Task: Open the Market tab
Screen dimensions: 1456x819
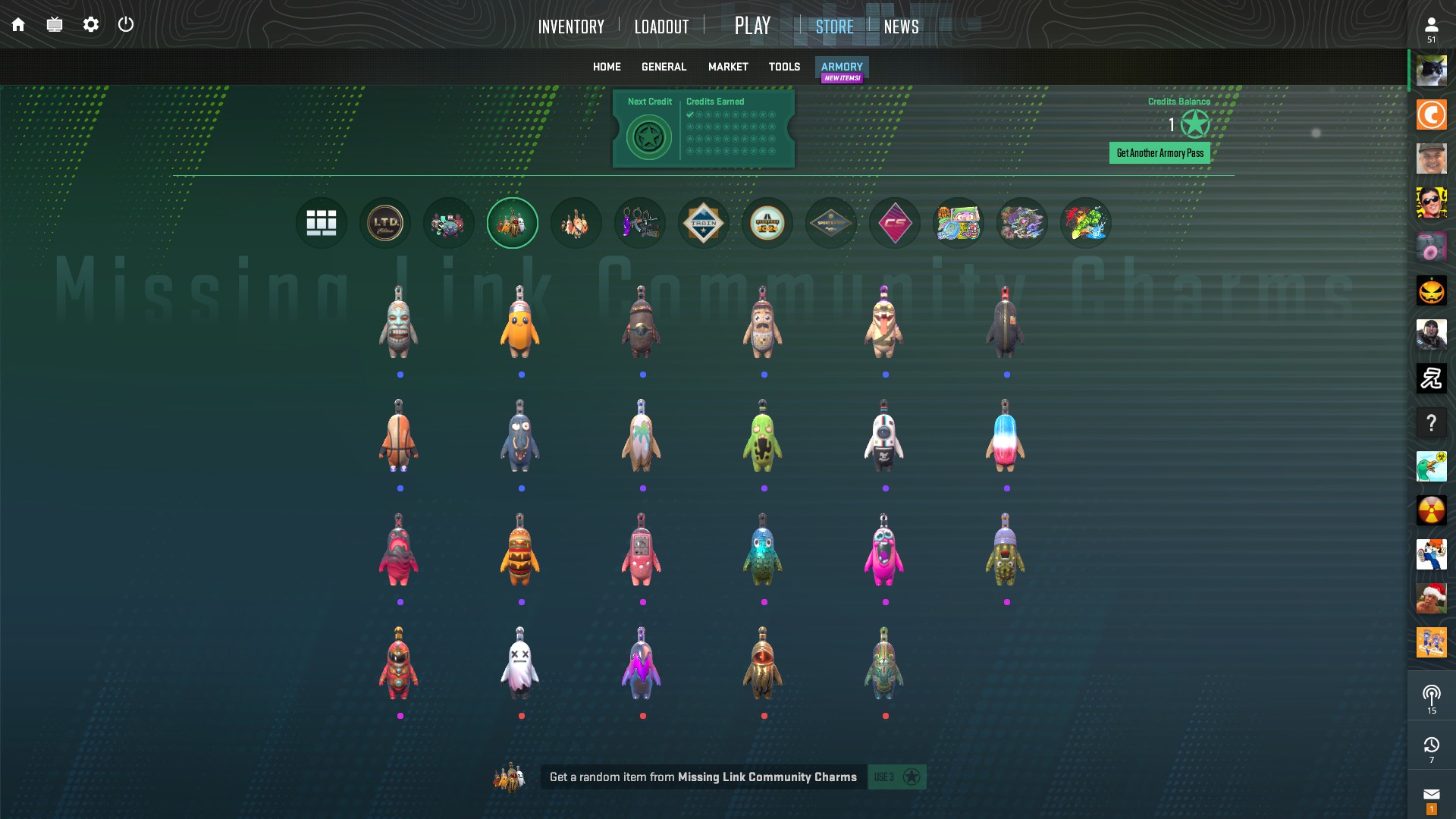Action: click(x=728, y=67)
